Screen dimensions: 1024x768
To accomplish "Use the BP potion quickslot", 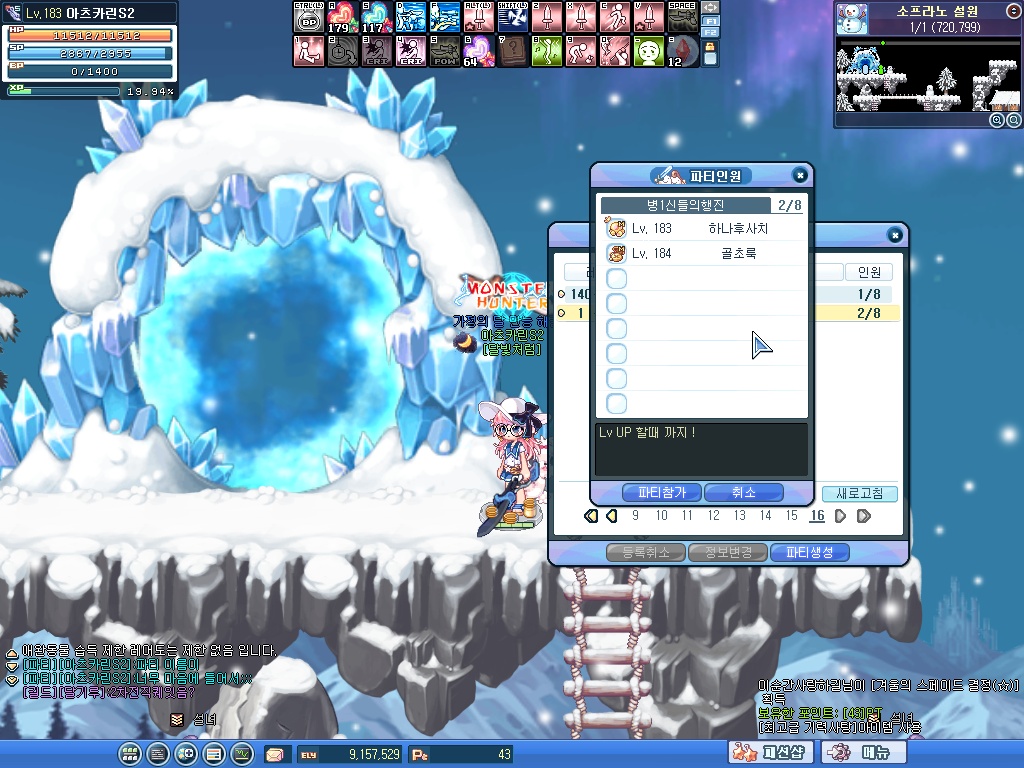I will pos(310,18).
